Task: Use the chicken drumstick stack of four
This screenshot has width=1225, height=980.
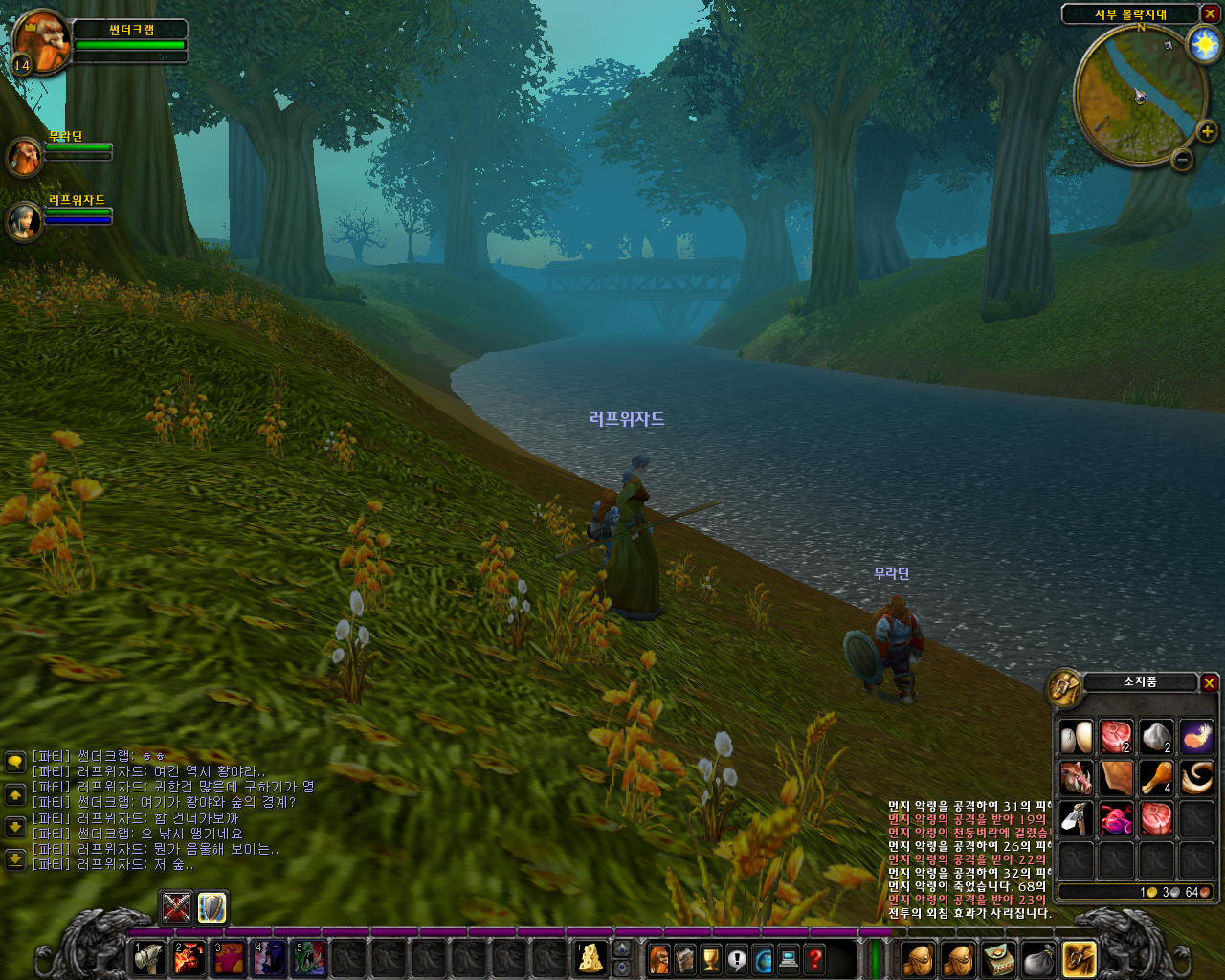Action: (x=1156, y=777)
